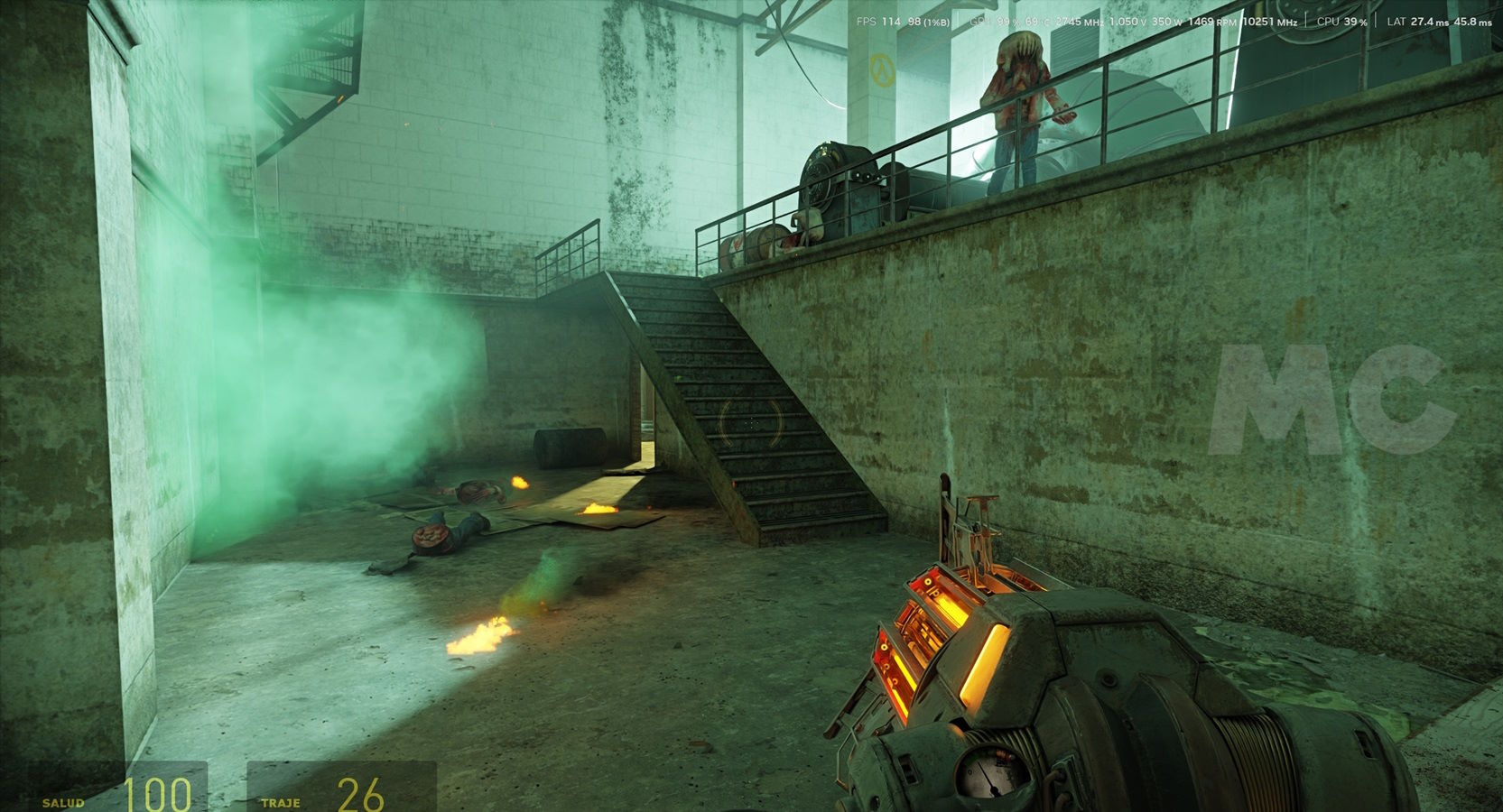Click the yellow Lambda logo on the pillar
1503x812 pixels.
click(883, 70)
